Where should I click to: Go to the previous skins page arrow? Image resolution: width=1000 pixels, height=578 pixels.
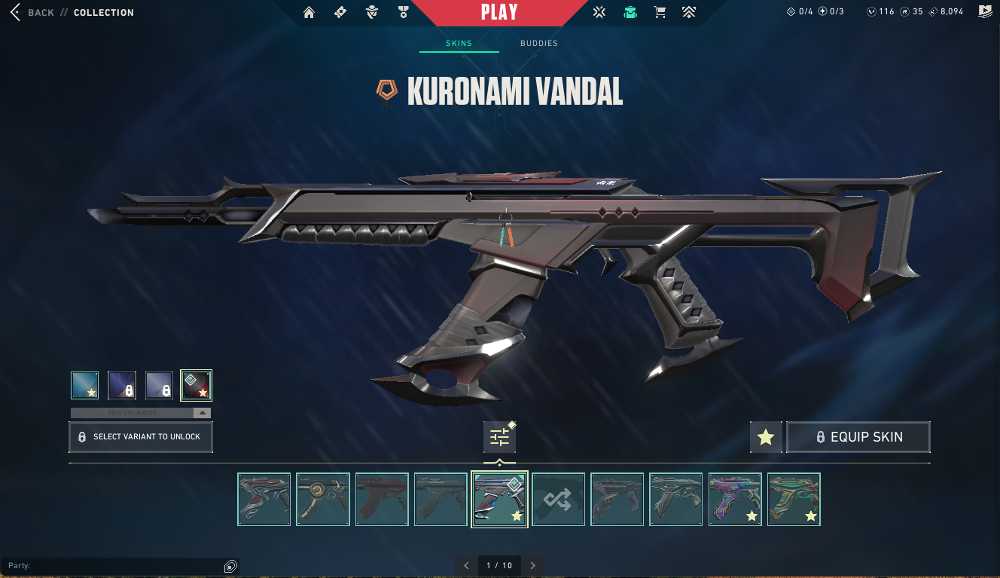click(466, 566)
